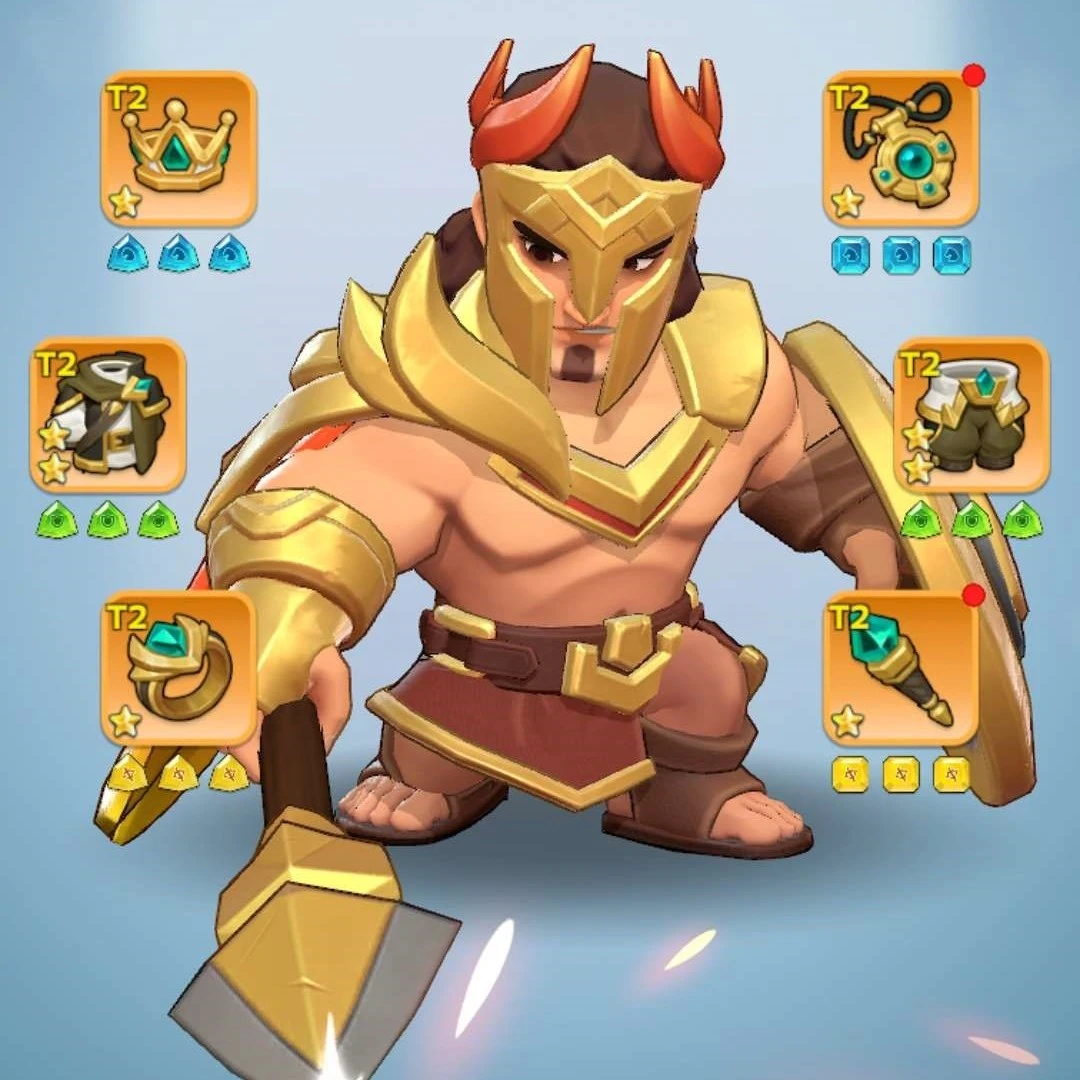The width and height of the screenshot is (1080, 1080).
Task: Choose the T2 chest armor slot
Action: (x=108, y=415)
